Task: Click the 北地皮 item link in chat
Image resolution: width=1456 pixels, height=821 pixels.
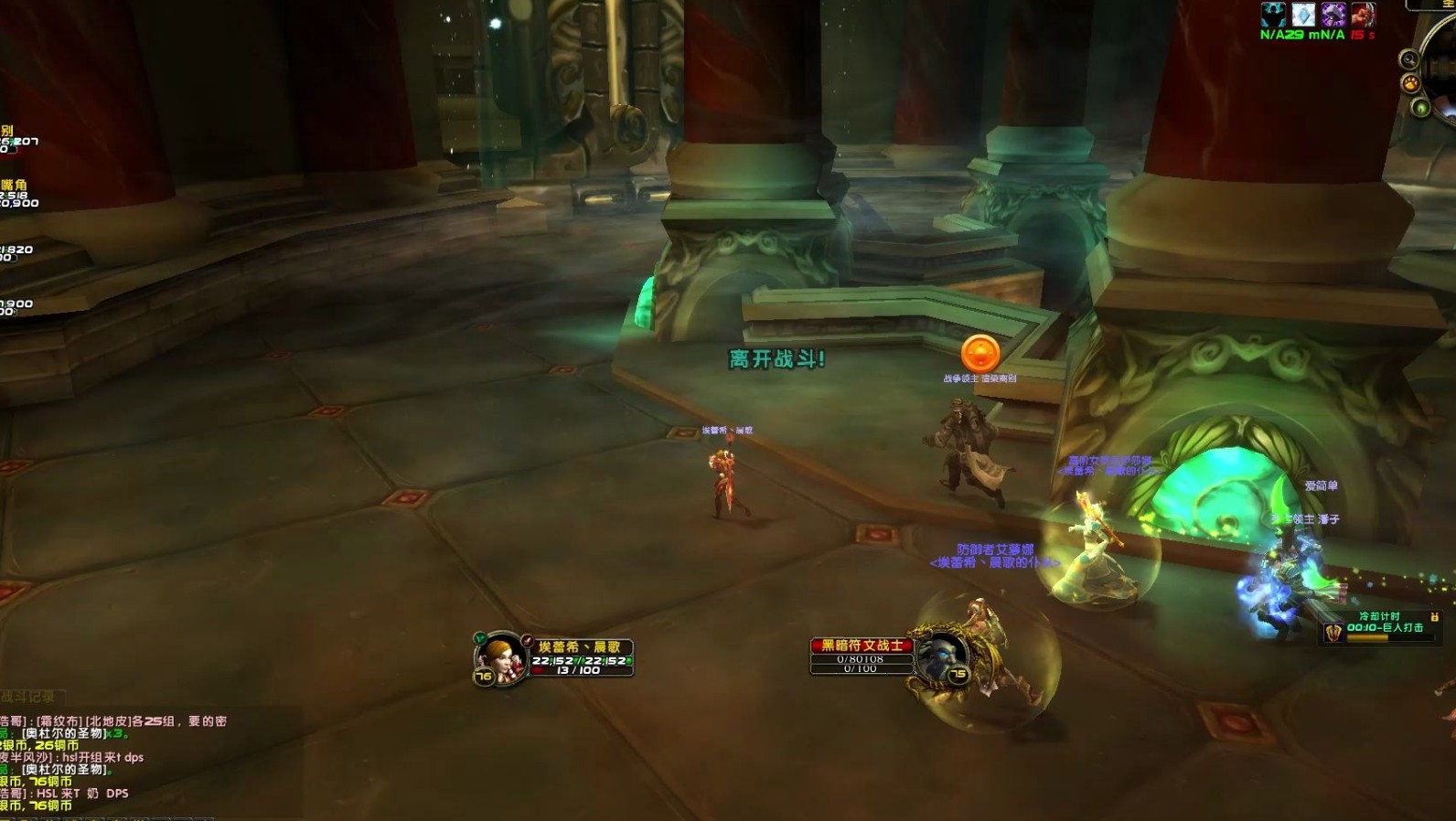Action: click(x=108, y=721)
